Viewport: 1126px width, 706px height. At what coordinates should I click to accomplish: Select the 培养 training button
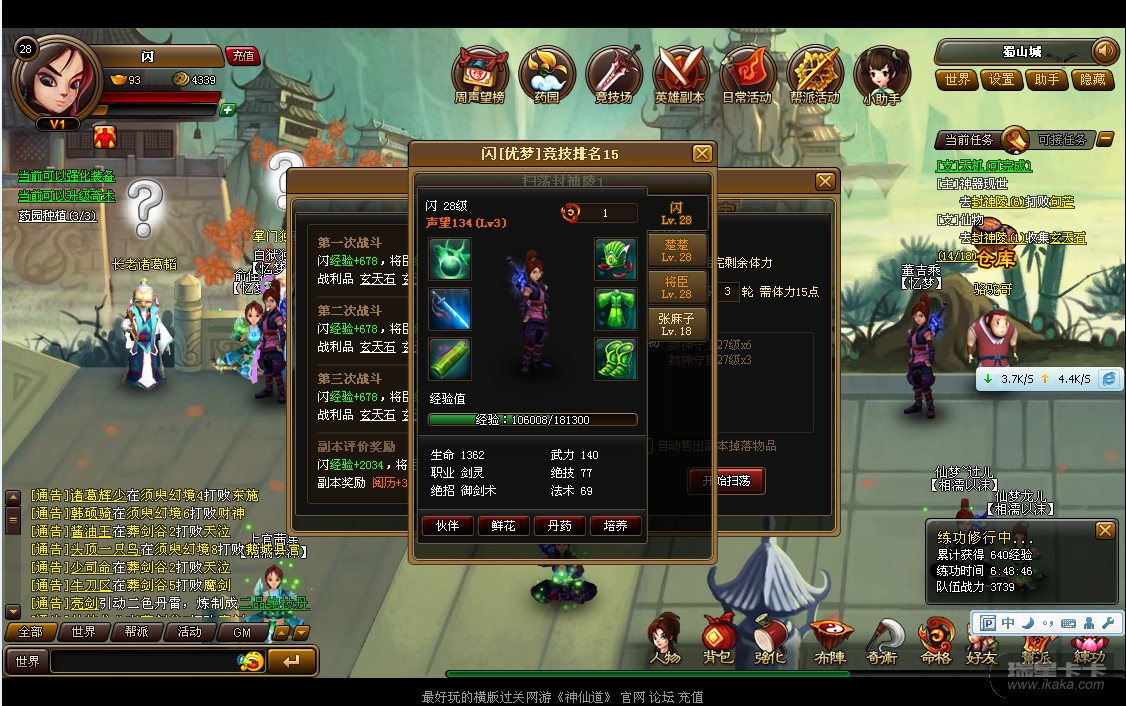(x=615, y=525)
